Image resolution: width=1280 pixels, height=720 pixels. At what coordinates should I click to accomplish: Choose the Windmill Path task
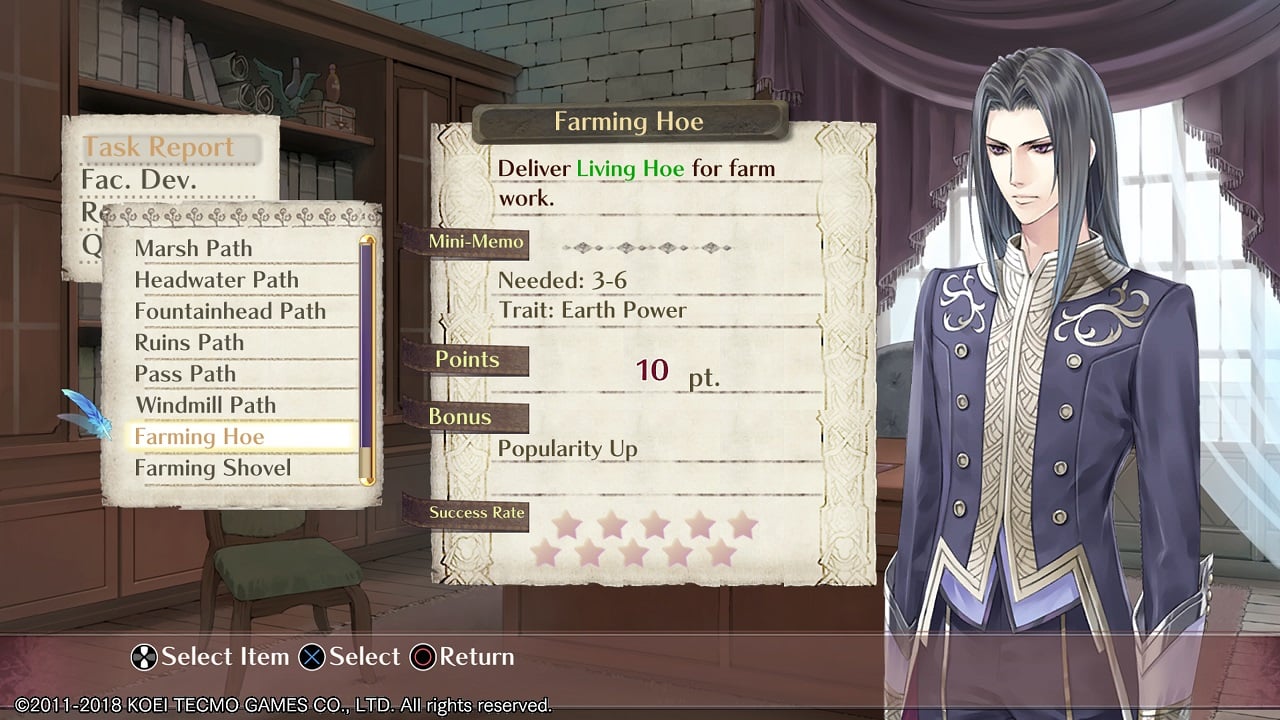205,405
